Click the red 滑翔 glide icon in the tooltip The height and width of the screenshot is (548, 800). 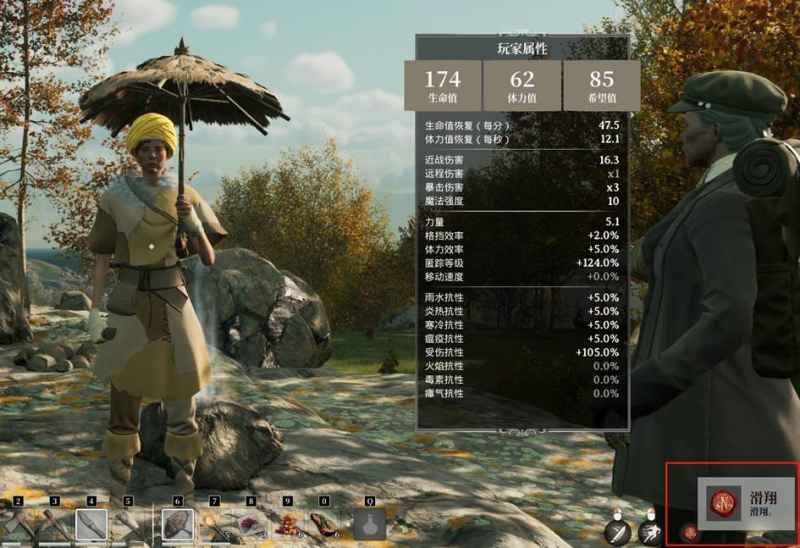[x=724, y=502]
